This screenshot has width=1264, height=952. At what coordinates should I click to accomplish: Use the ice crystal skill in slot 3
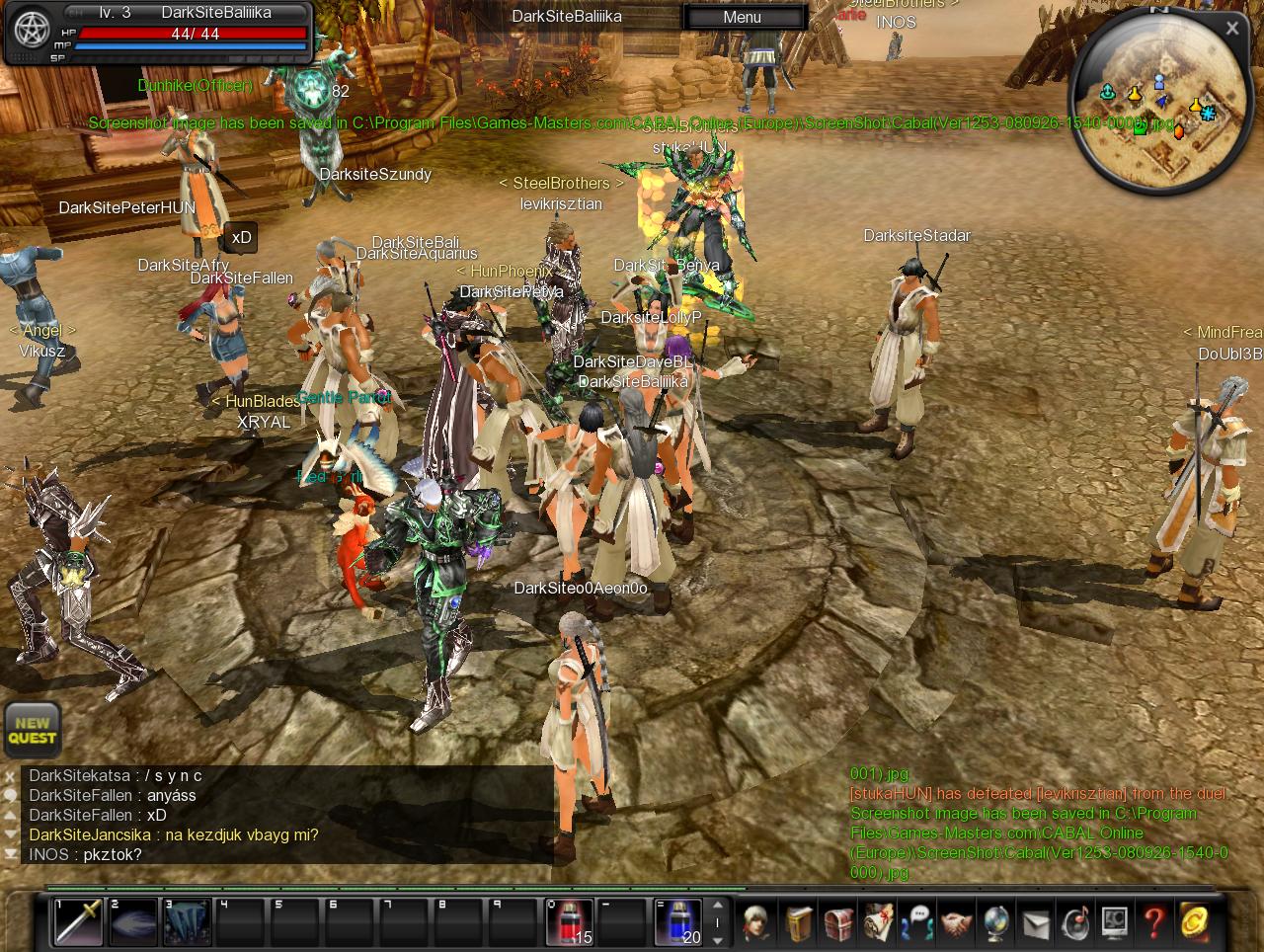tap(187, 922)
